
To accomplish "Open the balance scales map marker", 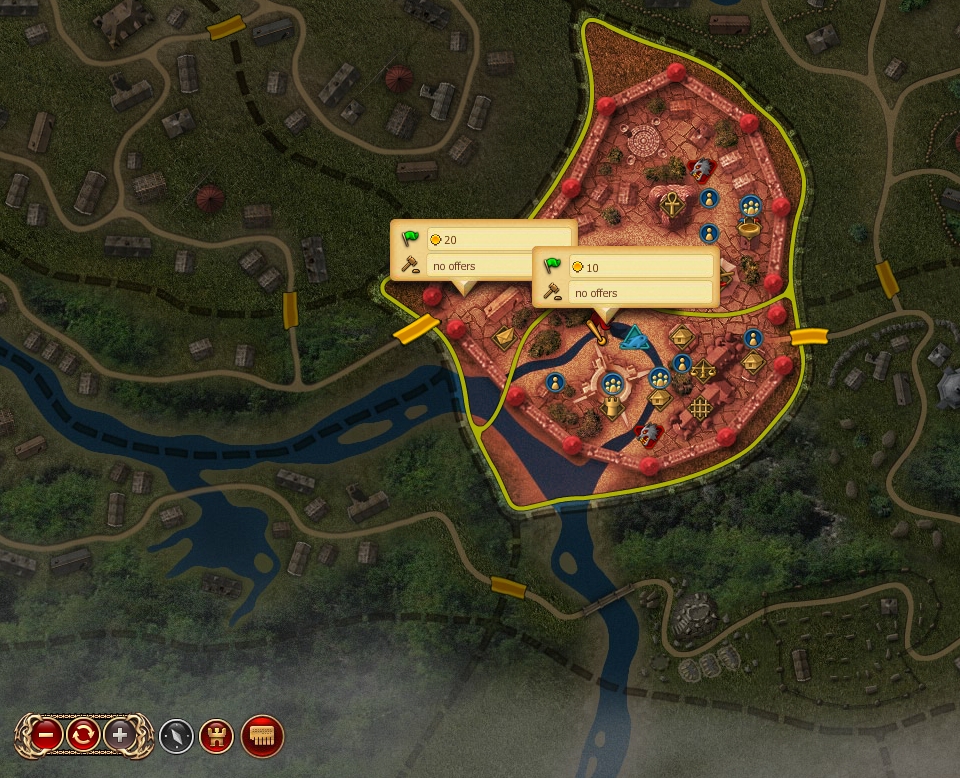I will coord(703,370).
